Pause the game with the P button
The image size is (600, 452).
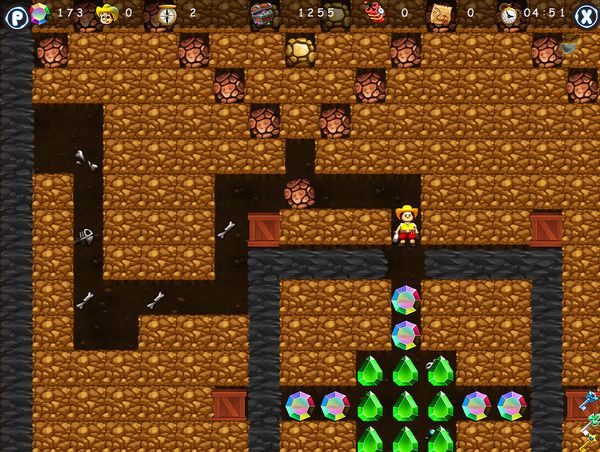14,16
